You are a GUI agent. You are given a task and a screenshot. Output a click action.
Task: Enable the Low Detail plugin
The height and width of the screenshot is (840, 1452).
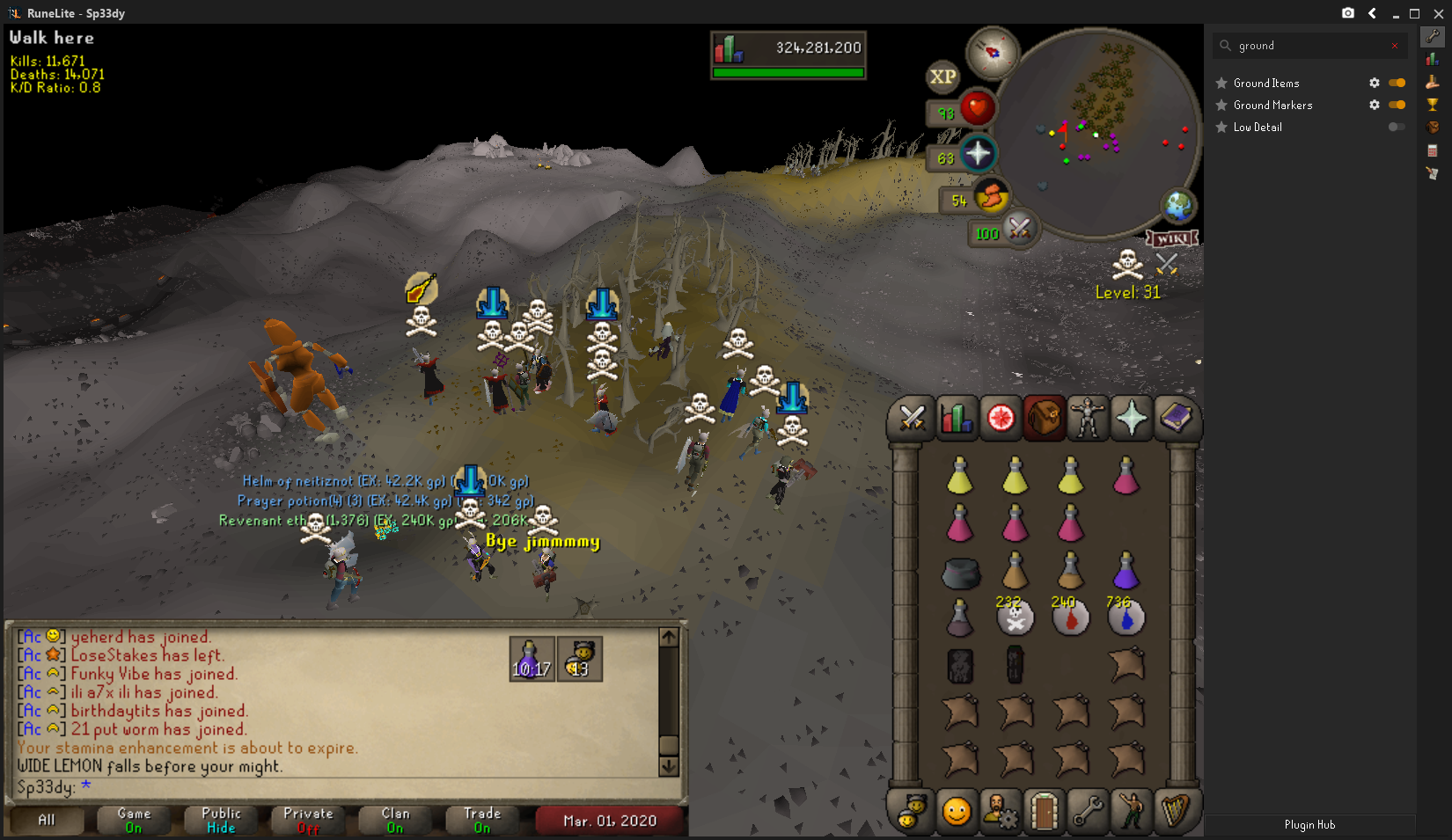click(1397, 127)
